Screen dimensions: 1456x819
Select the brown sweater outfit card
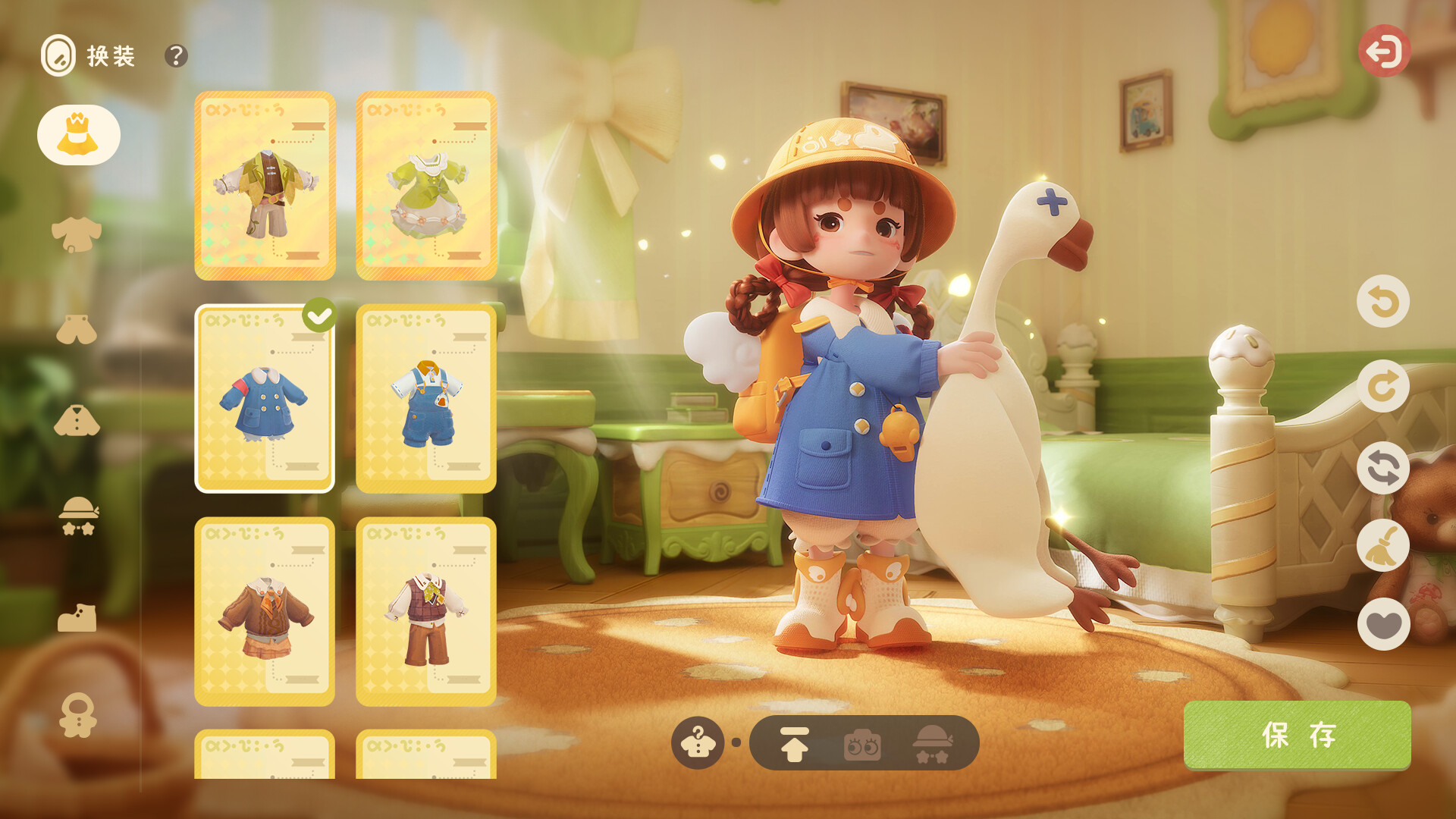pyautogui.click(x=265, y=612)
